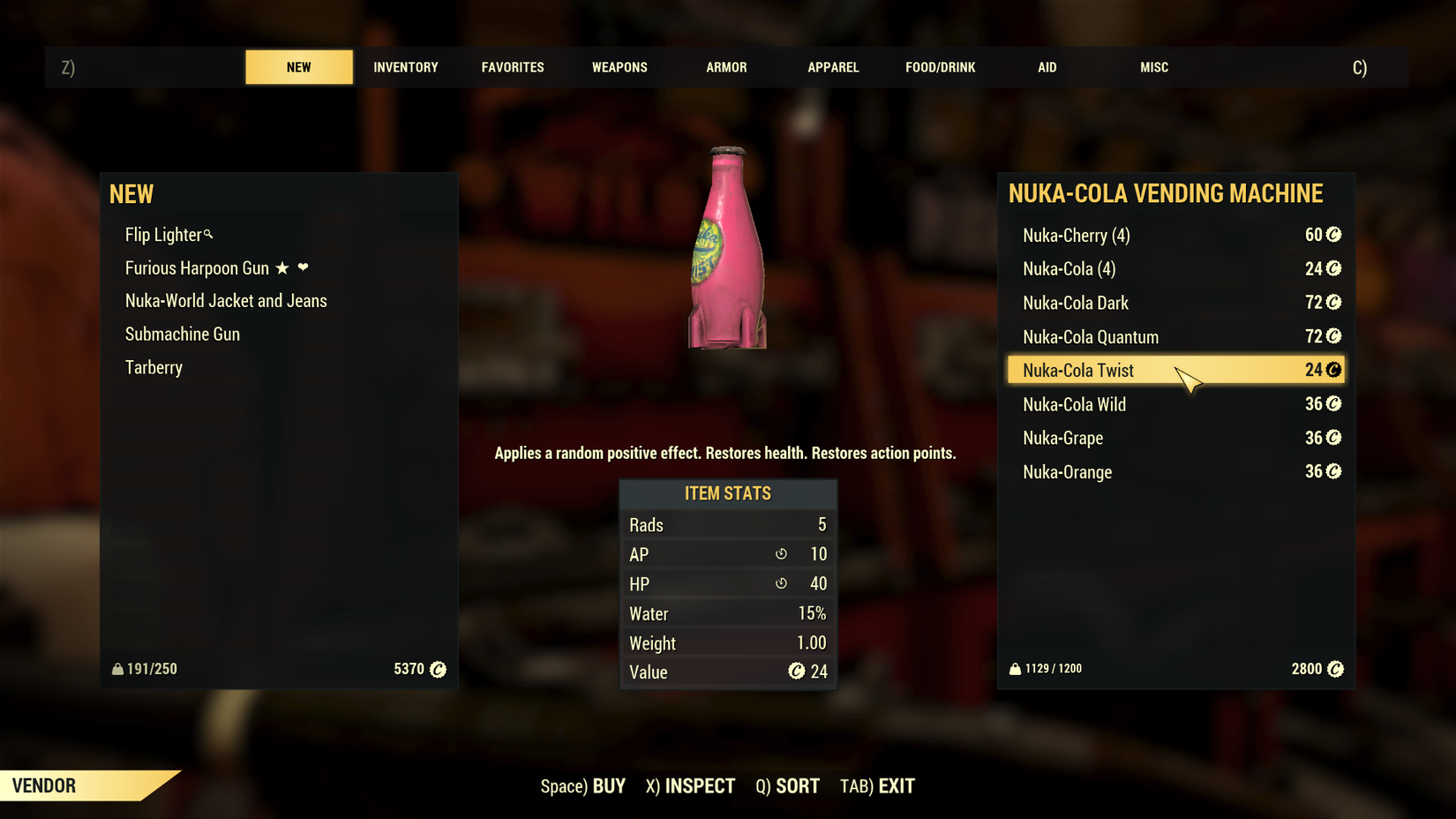Viewport: 1456px width, 819px height.
Task: Click the caps icon beside the vendor's 2800
Action: (1336, 669)
